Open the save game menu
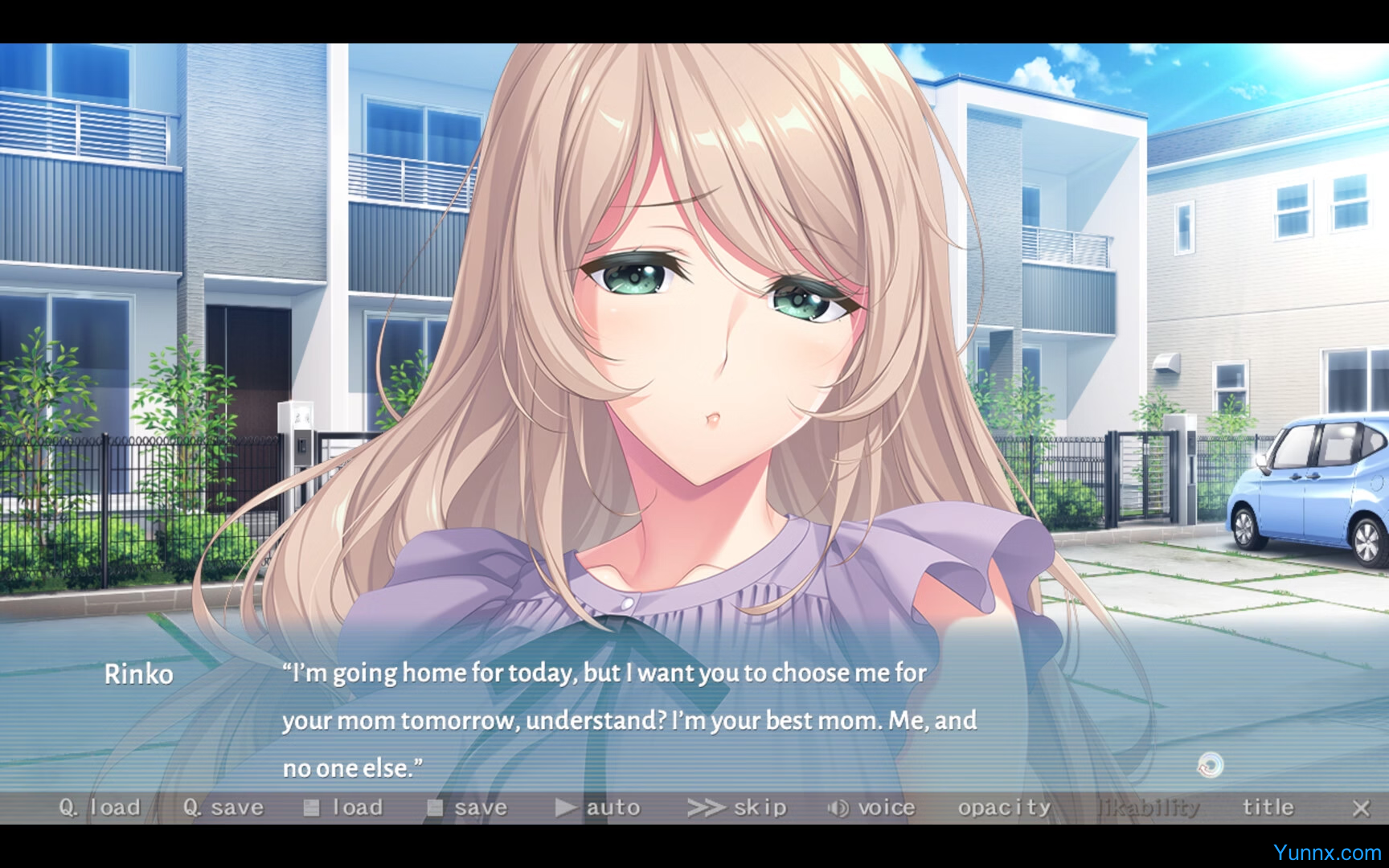 point(468,808)
